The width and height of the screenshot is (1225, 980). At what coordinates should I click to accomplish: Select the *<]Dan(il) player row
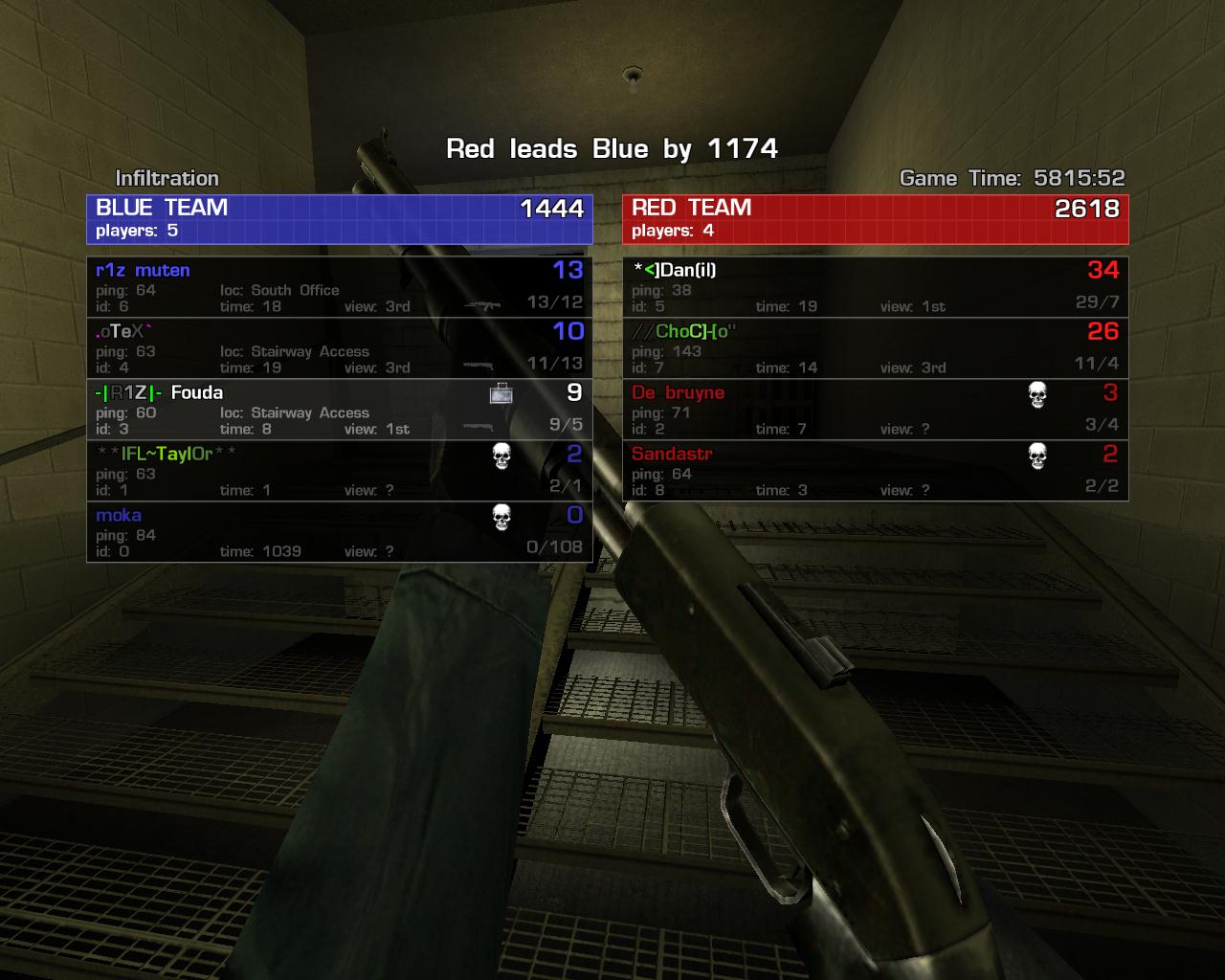tap(875, 287)
